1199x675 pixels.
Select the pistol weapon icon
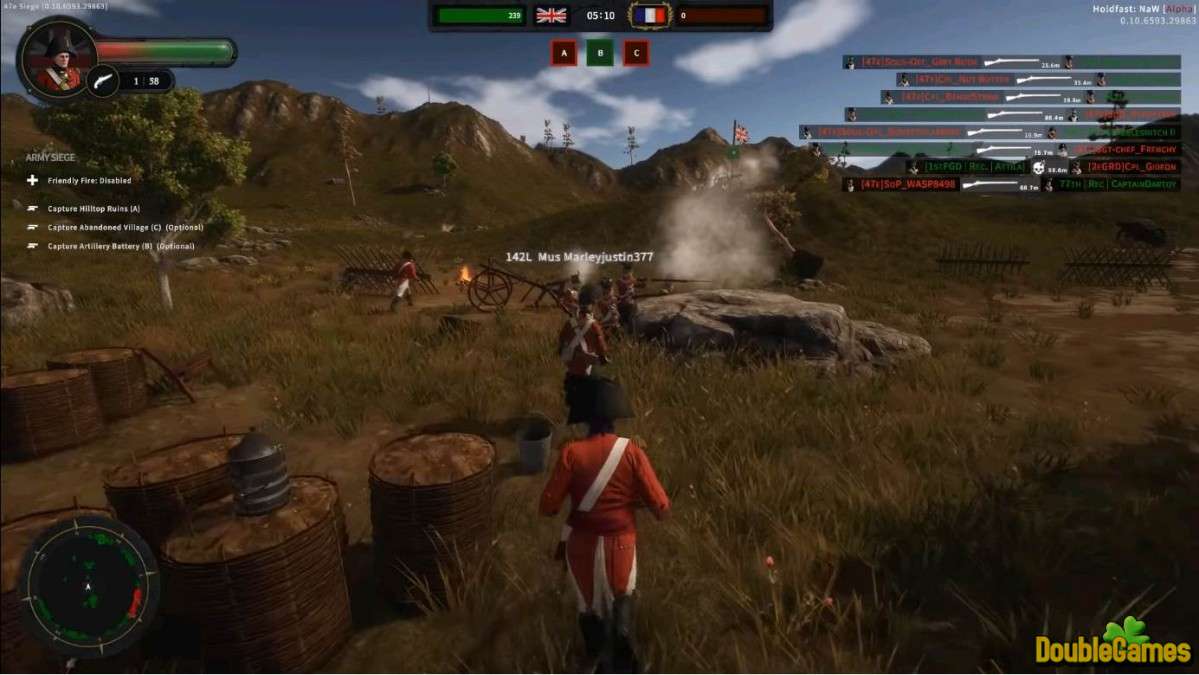(x=102, y=80)
